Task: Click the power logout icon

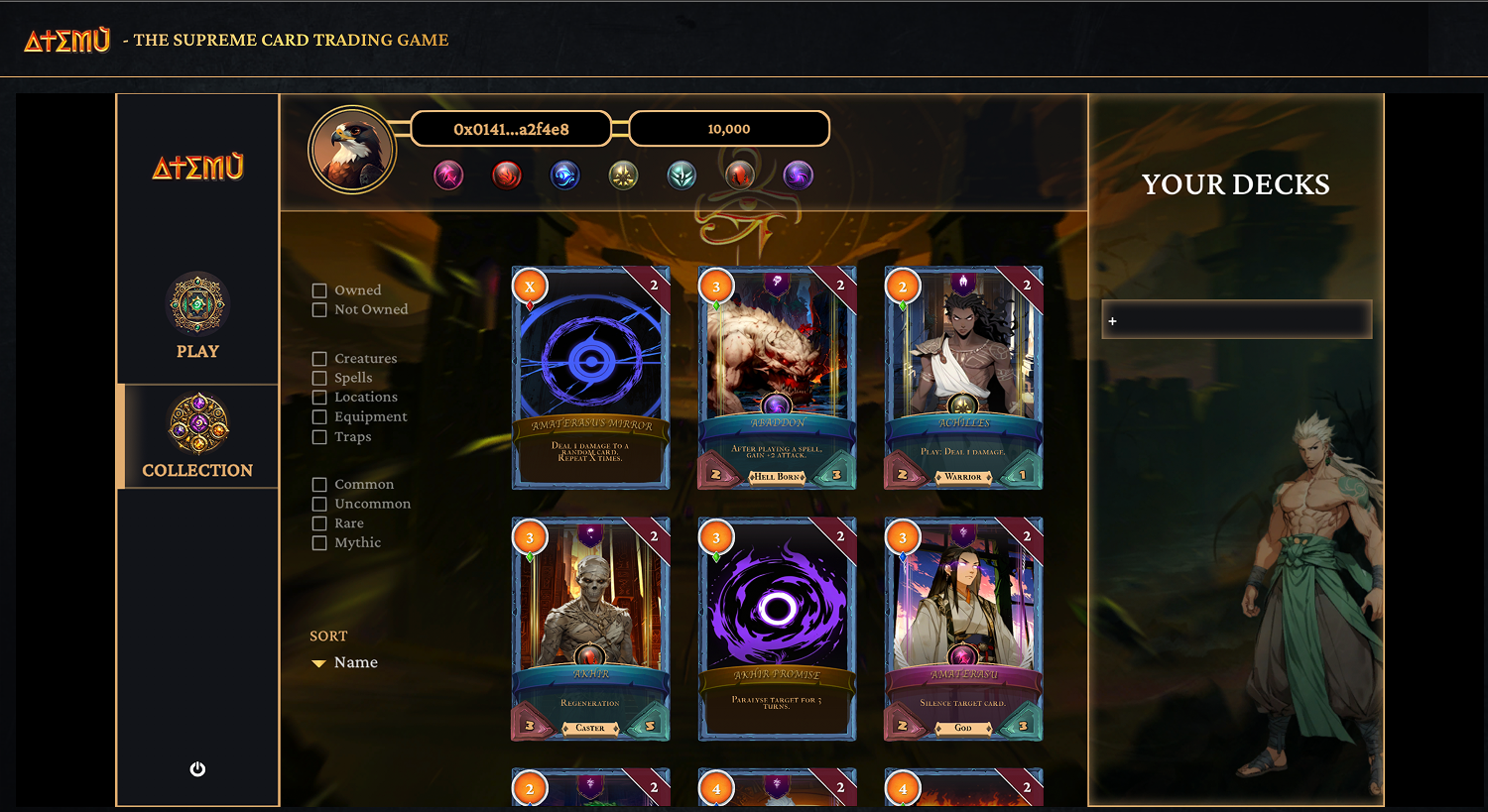Action: (196, 768)
